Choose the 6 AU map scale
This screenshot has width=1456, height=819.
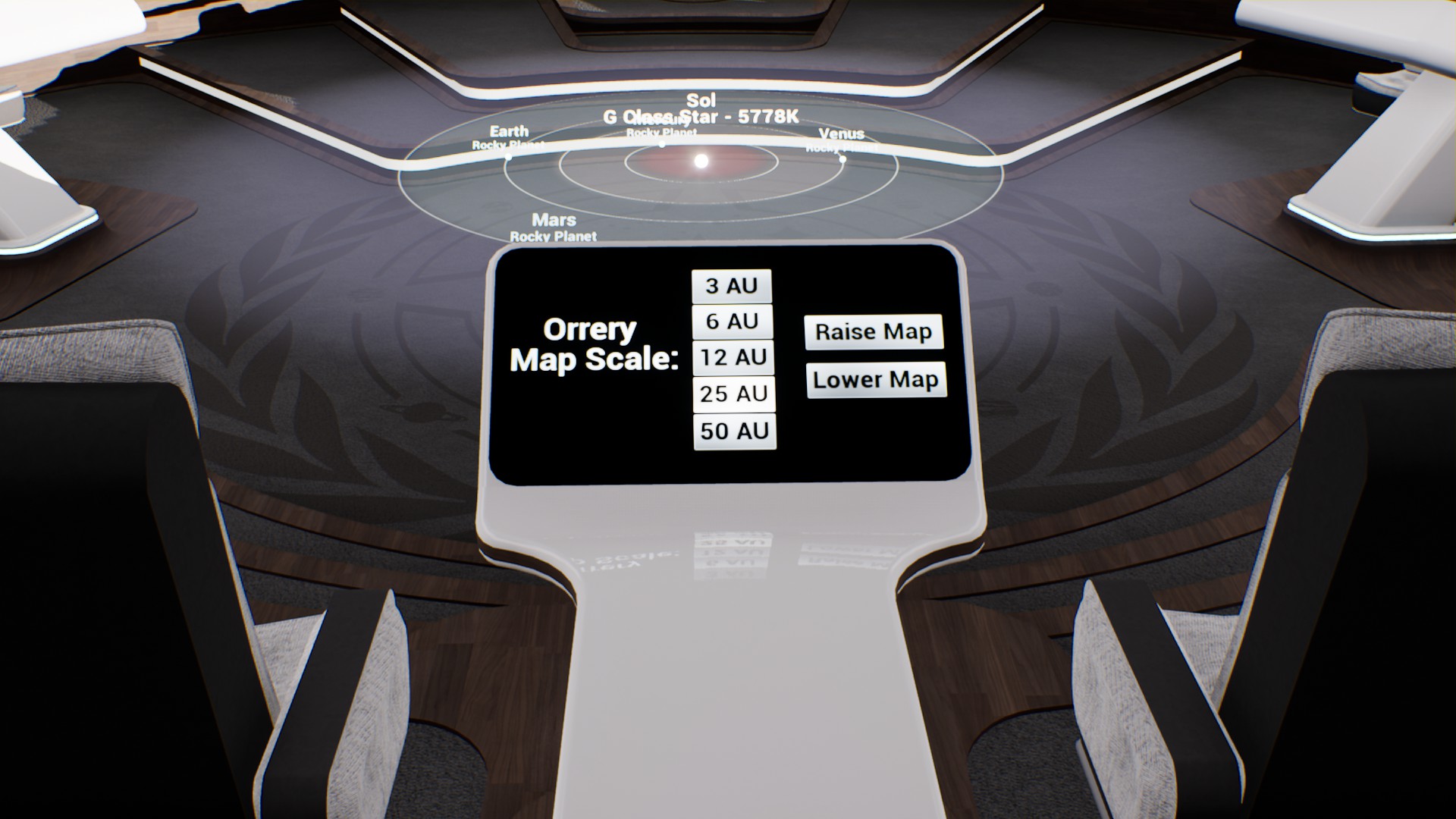(733, 322)
